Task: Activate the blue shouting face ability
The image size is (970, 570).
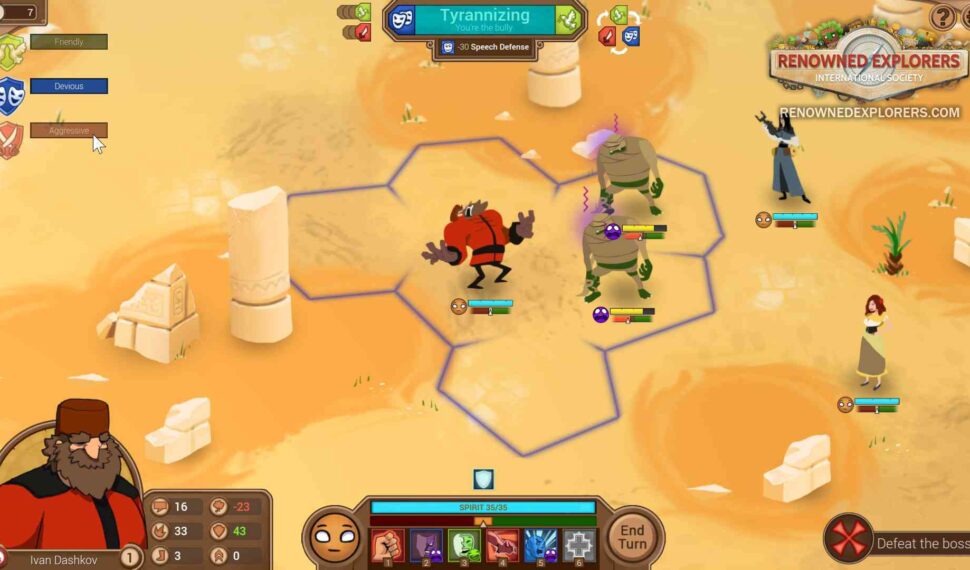Action: pyautogui.click(x=540, y=545)
